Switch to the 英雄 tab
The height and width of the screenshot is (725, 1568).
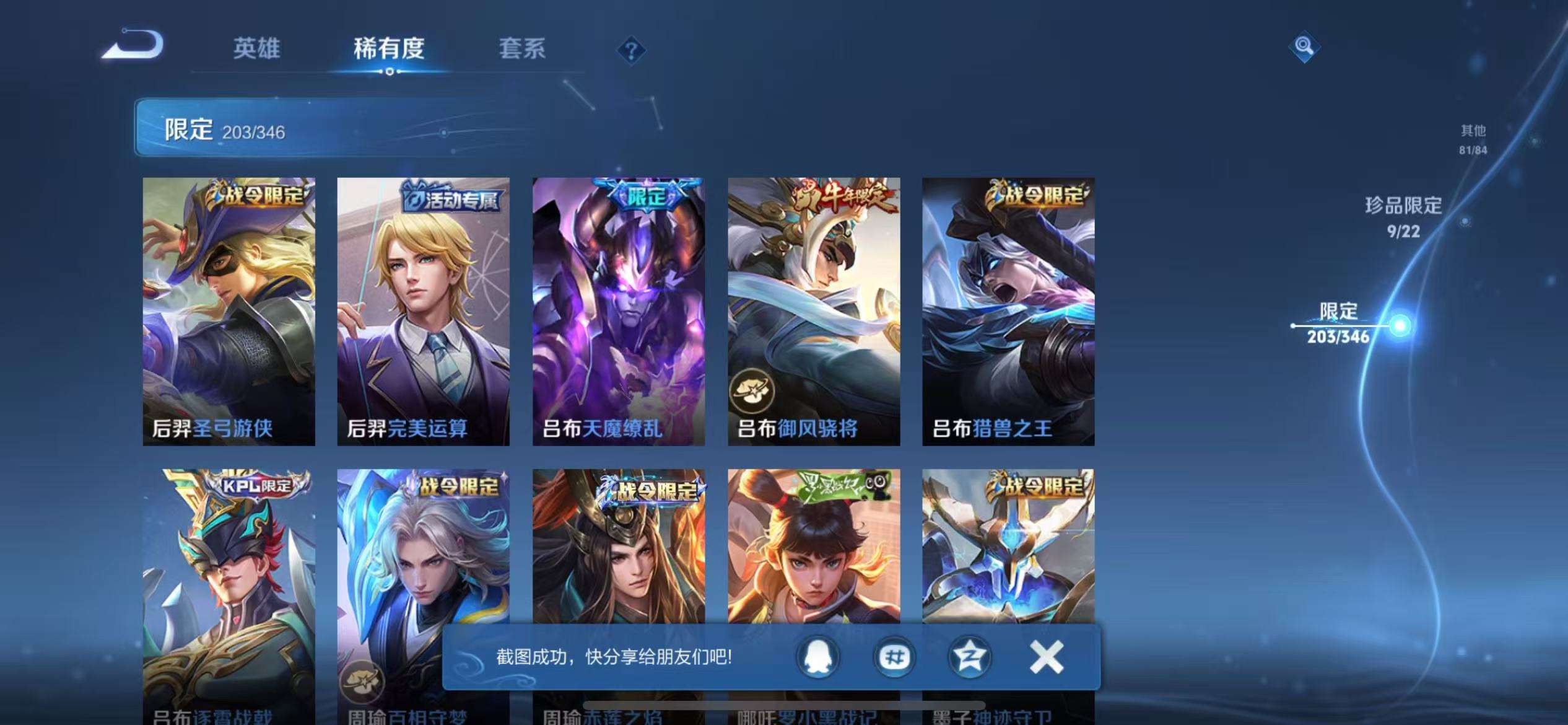256,48
